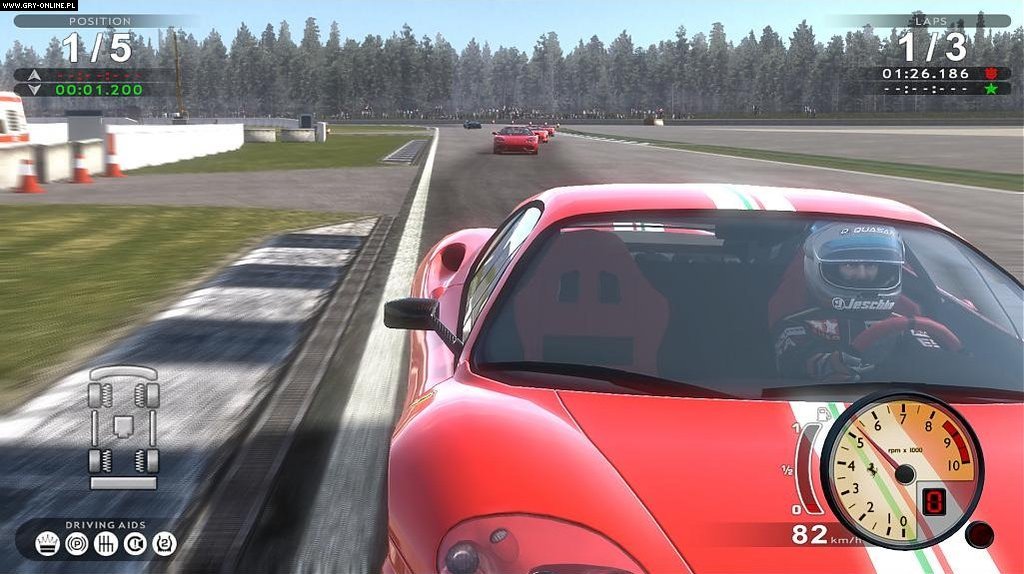Click the gry-online.pl watermark link

[39, 5]
